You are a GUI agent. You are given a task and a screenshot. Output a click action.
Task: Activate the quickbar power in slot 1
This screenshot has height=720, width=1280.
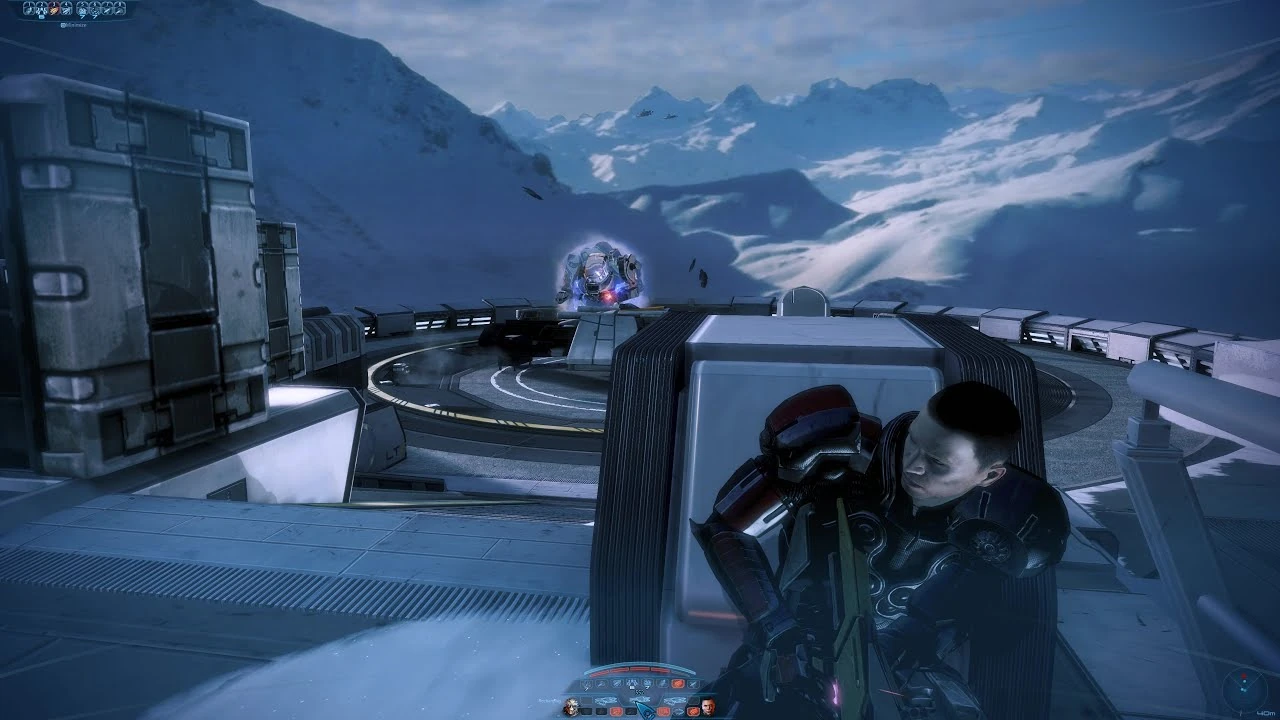click(x=29, y=9)
